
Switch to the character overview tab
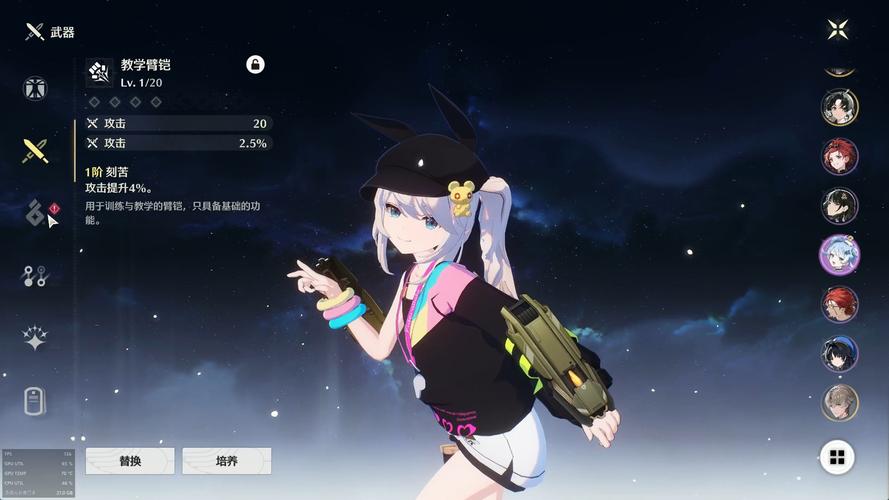pos(36,88)
